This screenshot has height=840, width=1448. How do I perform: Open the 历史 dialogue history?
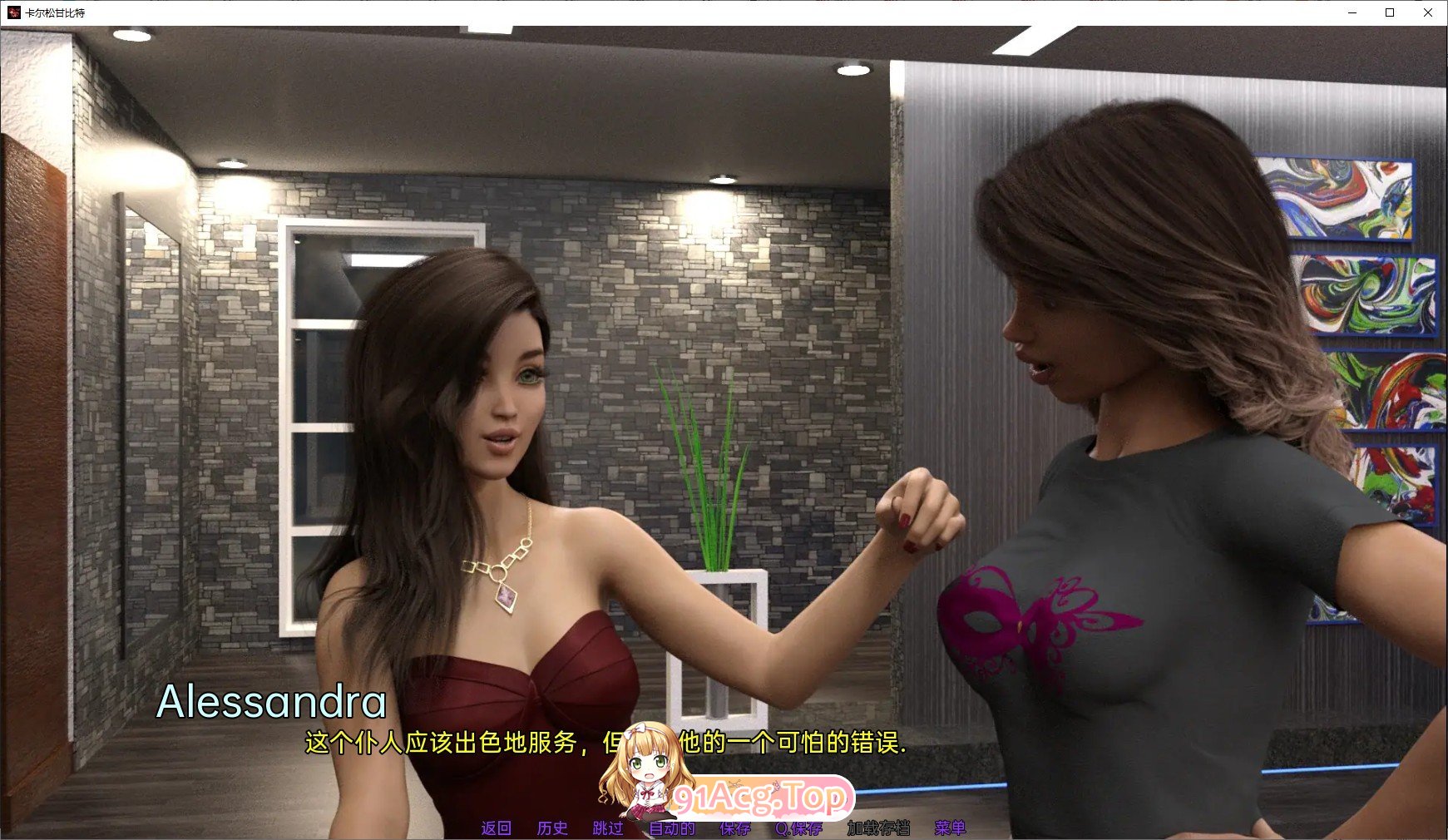point(552,828)
